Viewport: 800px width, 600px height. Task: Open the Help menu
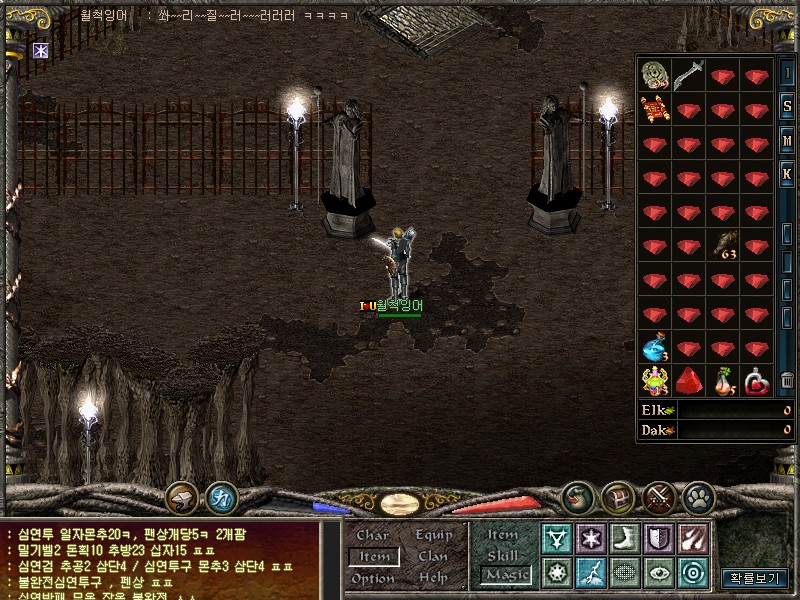pos(433,578)
